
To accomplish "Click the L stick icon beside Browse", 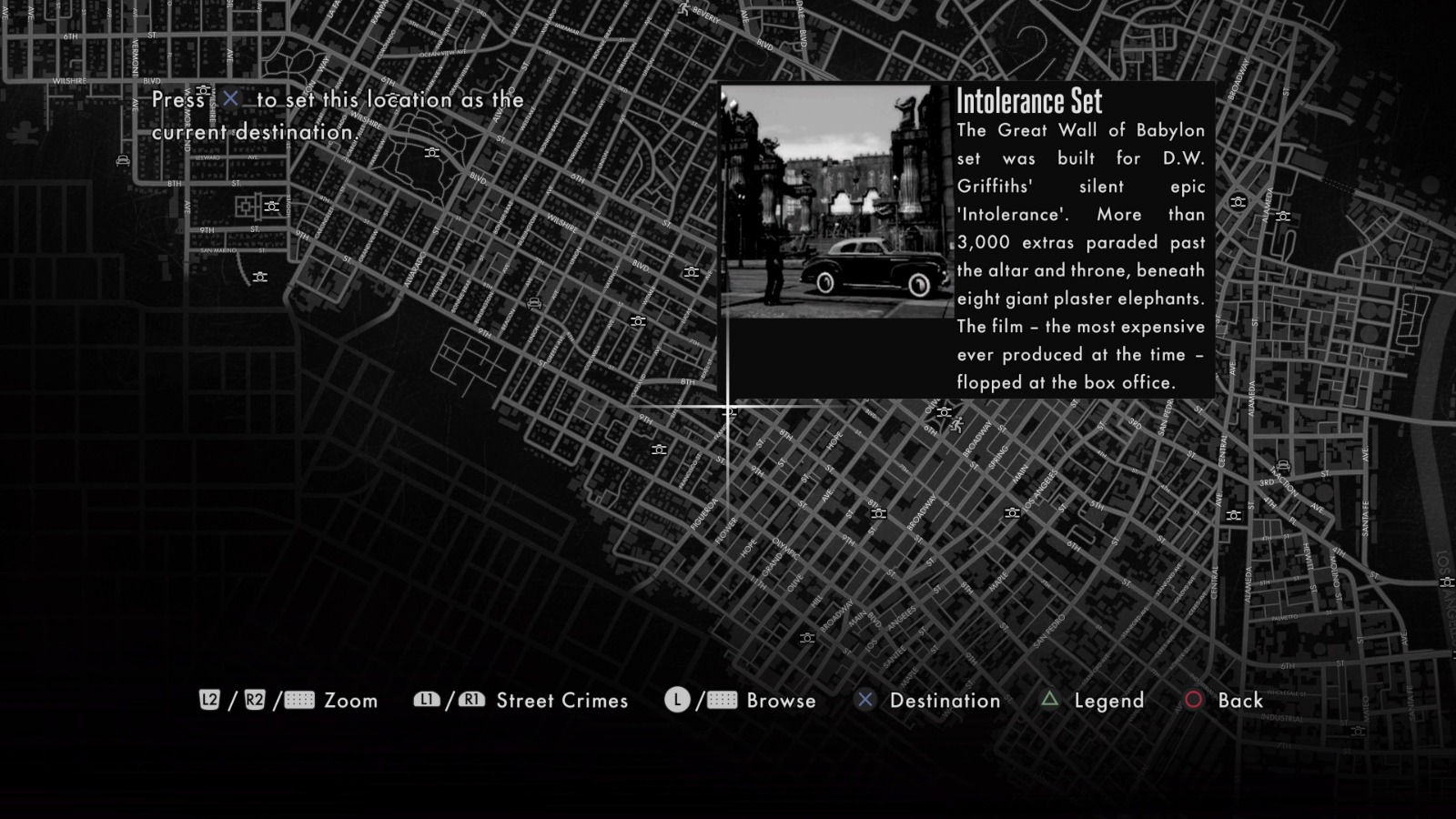I will pos(677,701).
